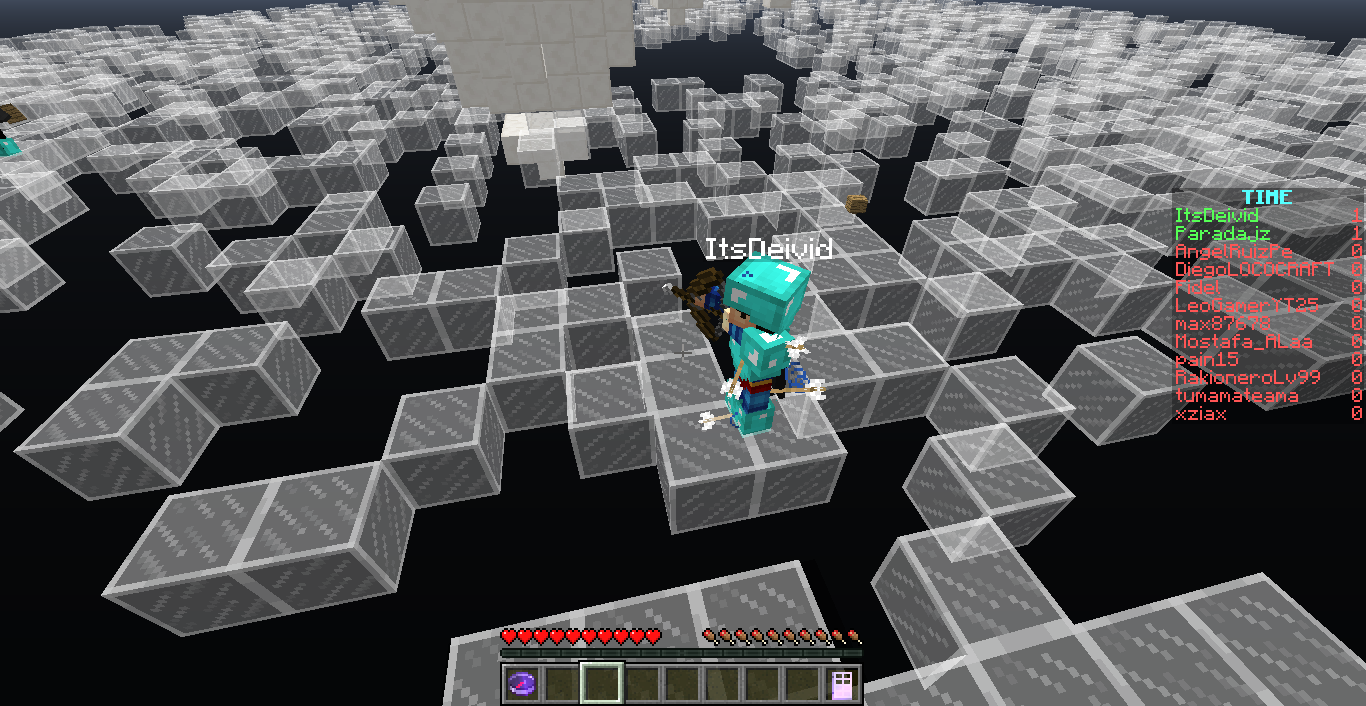The width and height of the screenshot is (1366, 706).
Task: Click Fidel in the player list
Action: (x=1197, y=287)
